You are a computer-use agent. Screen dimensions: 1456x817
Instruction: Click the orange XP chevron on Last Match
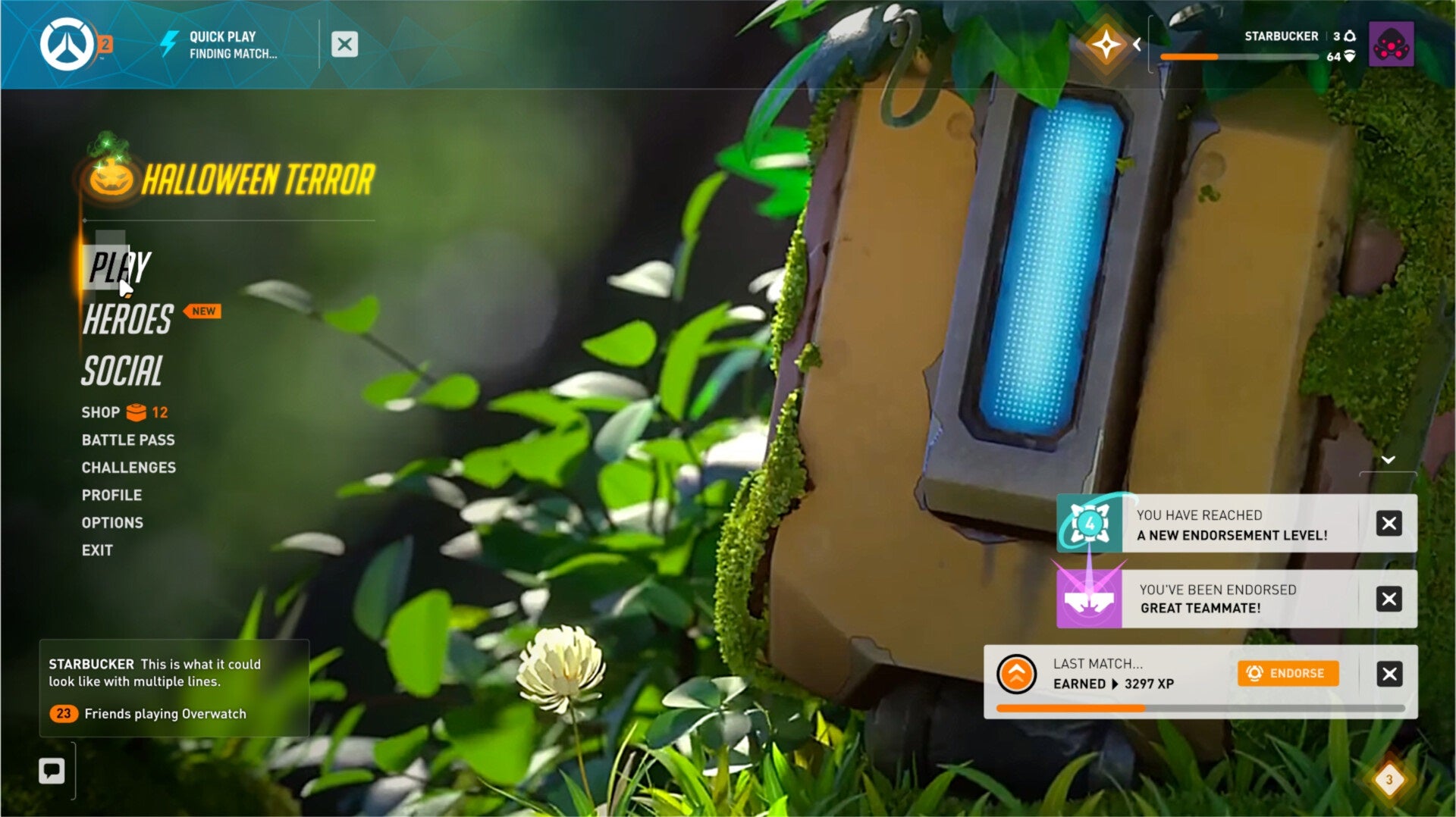pyautogui.click(x=1016, y=673)
